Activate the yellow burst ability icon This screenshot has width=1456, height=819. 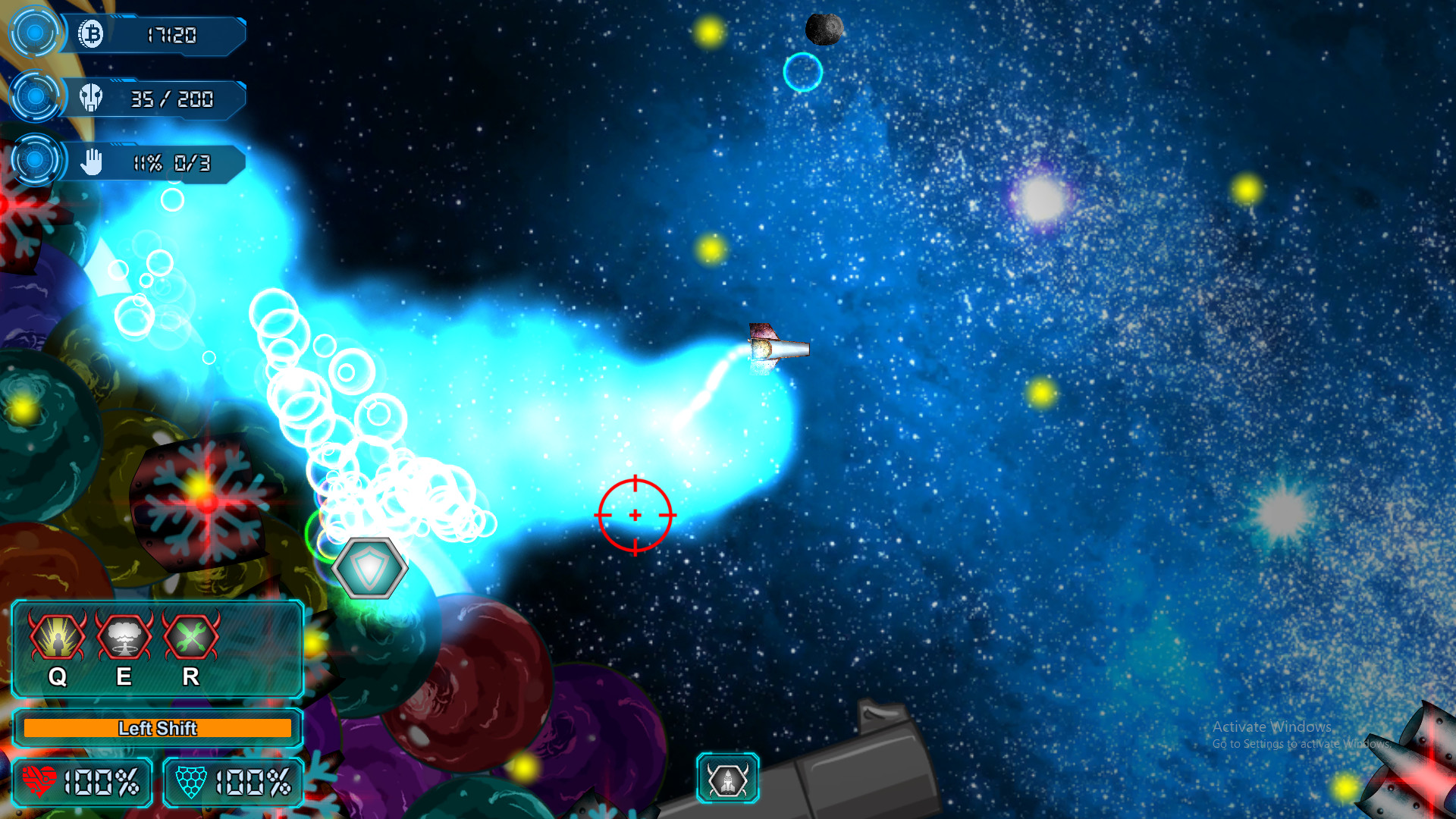58,637
